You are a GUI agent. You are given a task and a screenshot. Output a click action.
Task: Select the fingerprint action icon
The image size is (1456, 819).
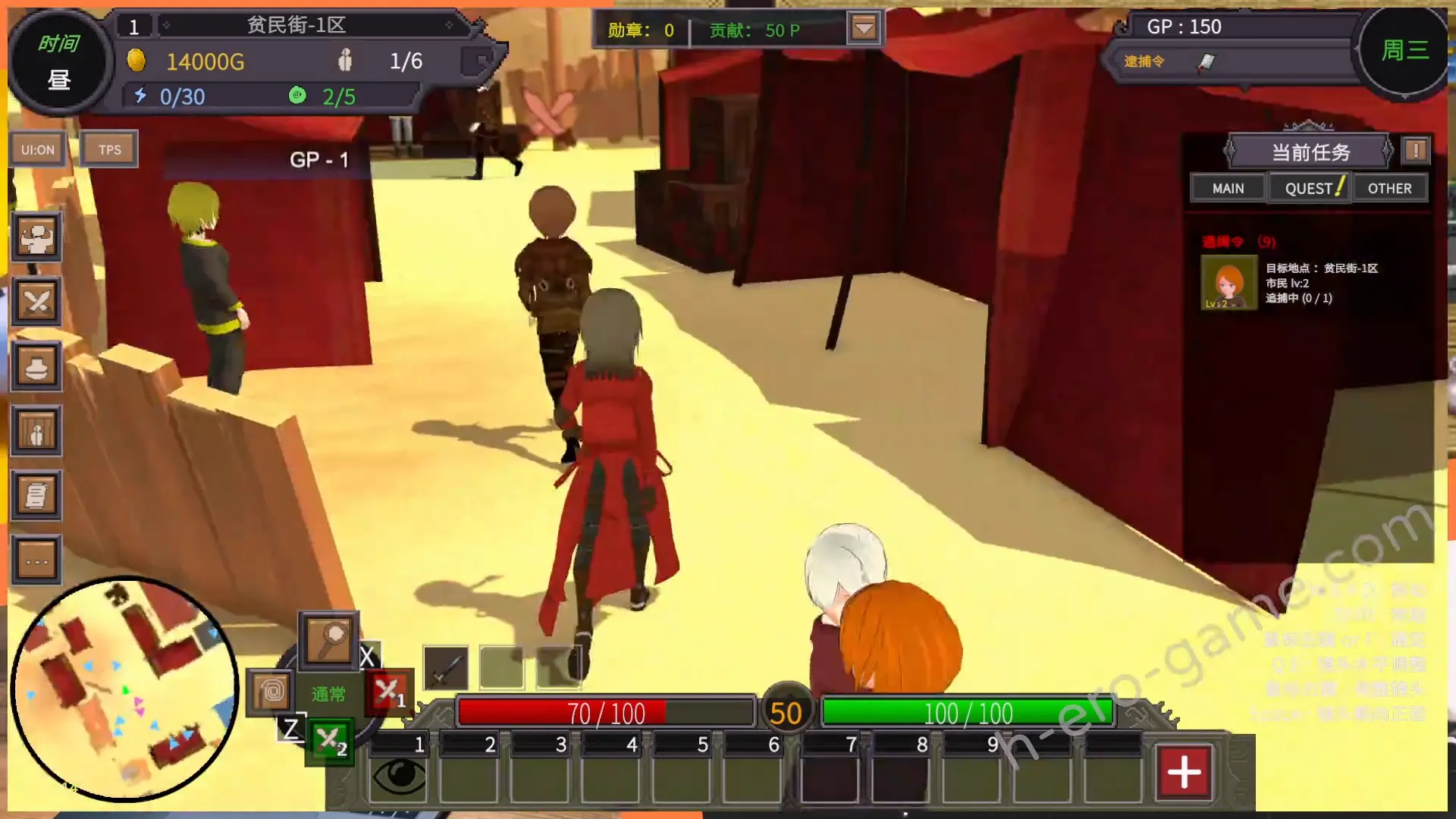click(271, 692)
